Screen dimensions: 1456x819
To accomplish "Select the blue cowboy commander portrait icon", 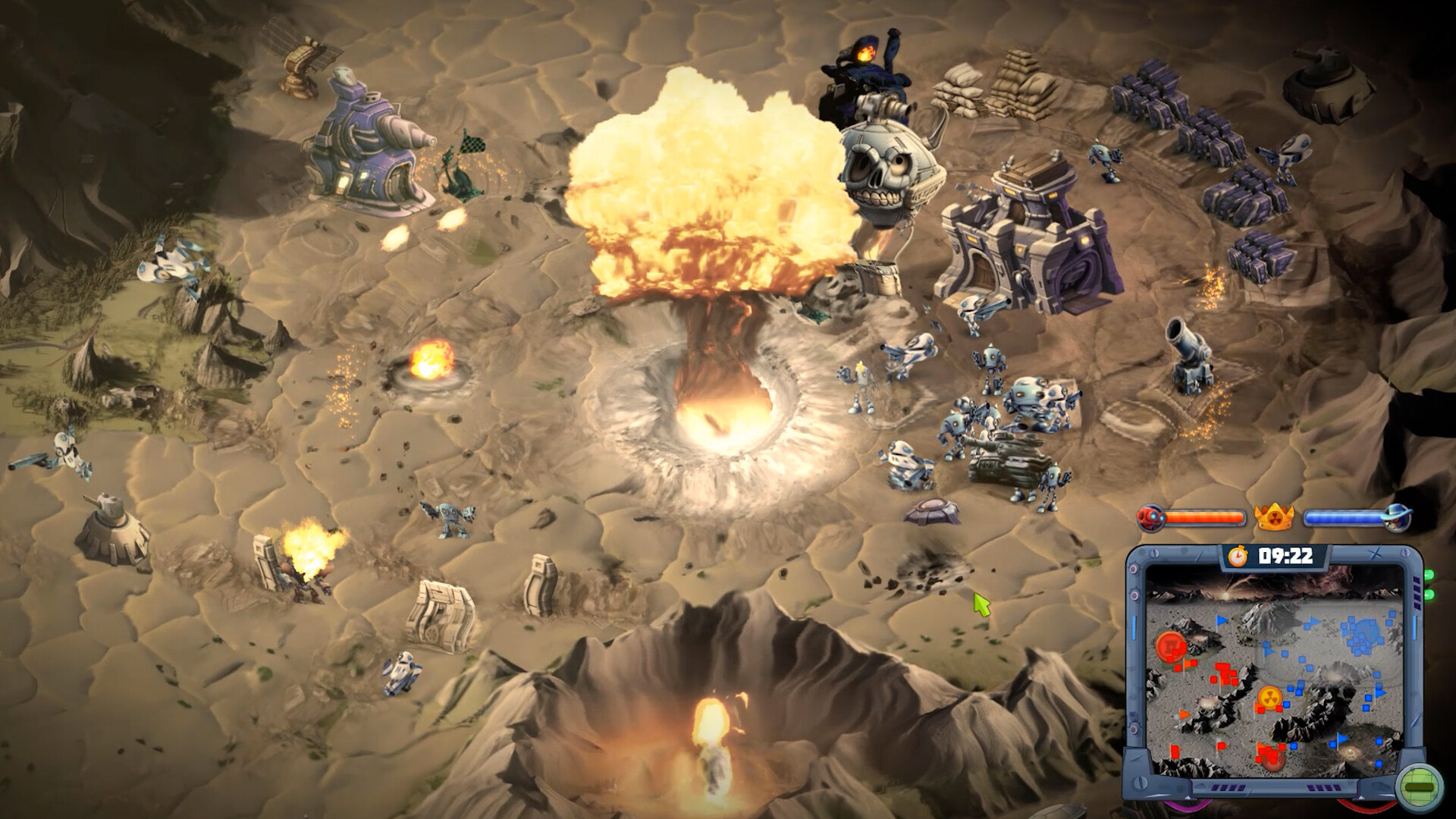I will 1398,518.
